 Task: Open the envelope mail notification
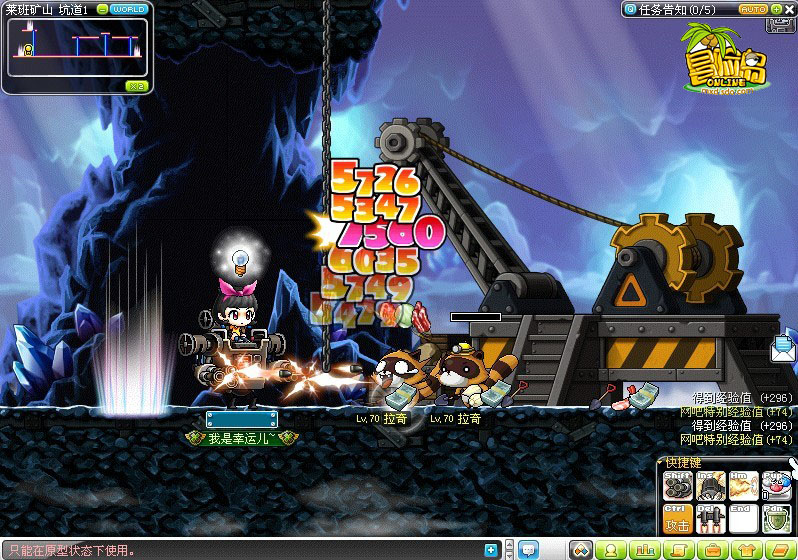point(783,349)
